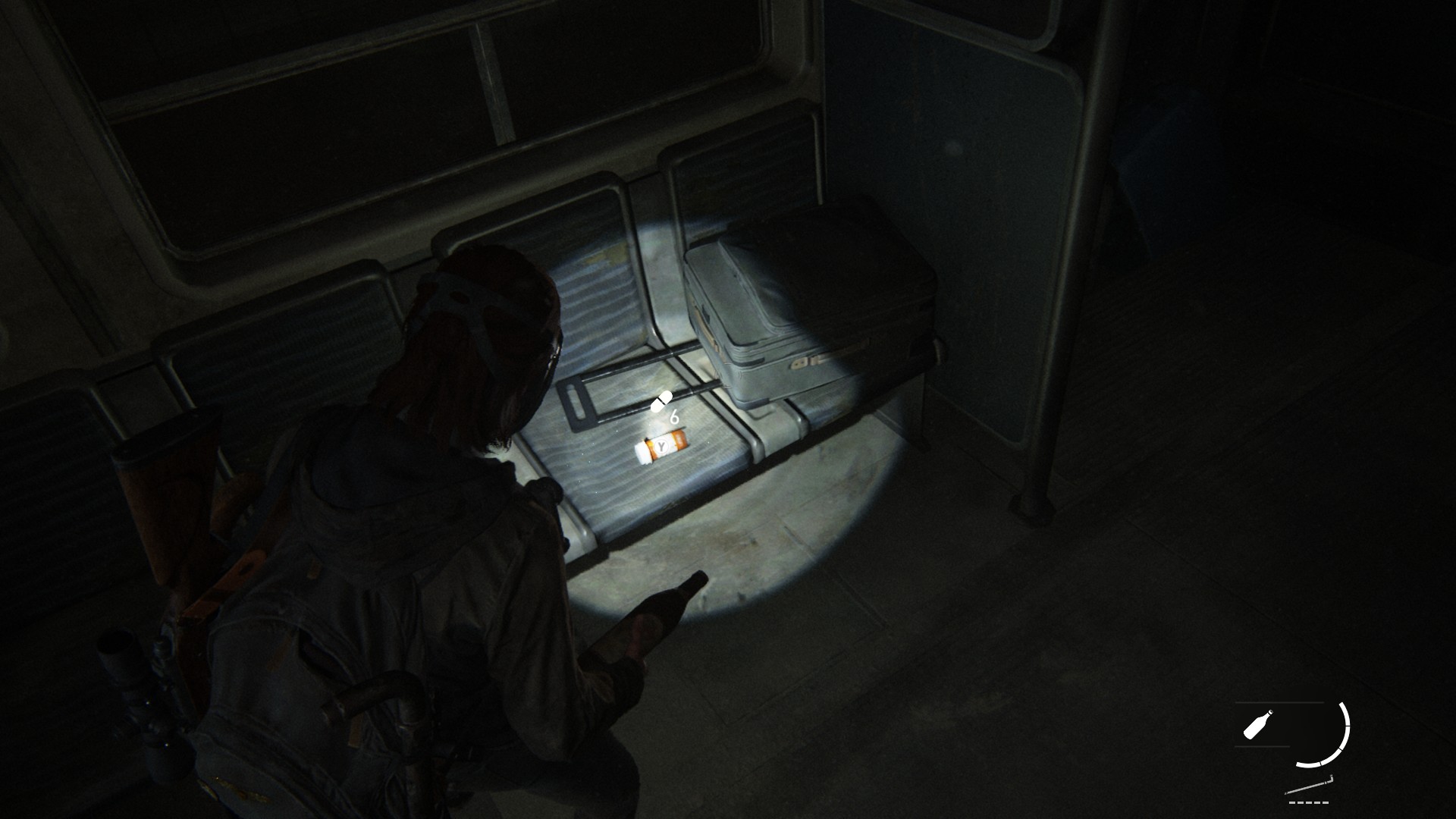
Task: Select the equipped bottle item icon
Action: (1258, 723)
